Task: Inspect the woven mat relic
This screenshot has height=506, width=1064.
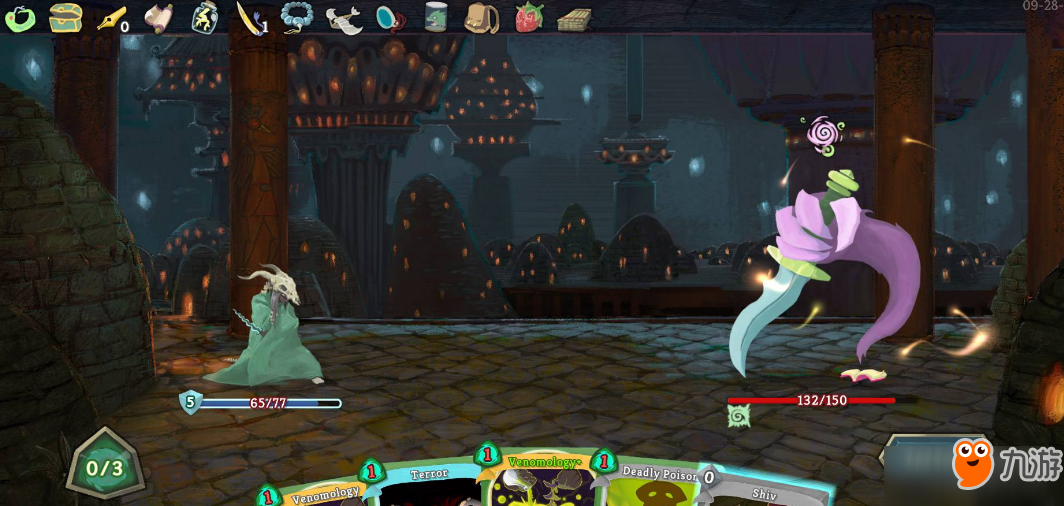Action: click(574, 18)
